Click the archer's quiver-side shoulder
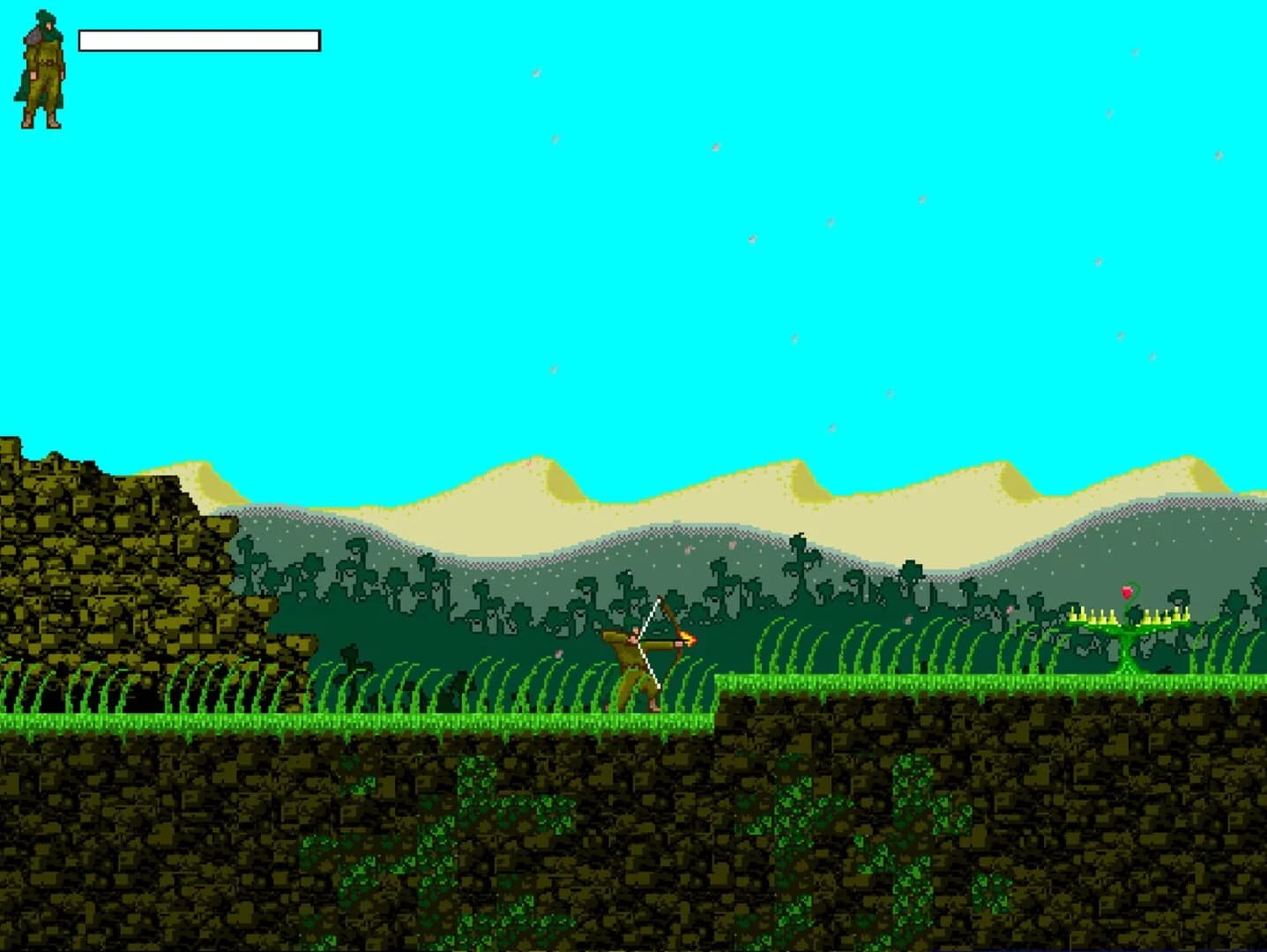Screen dimensions: 1267x952 (x=613, y=636)
